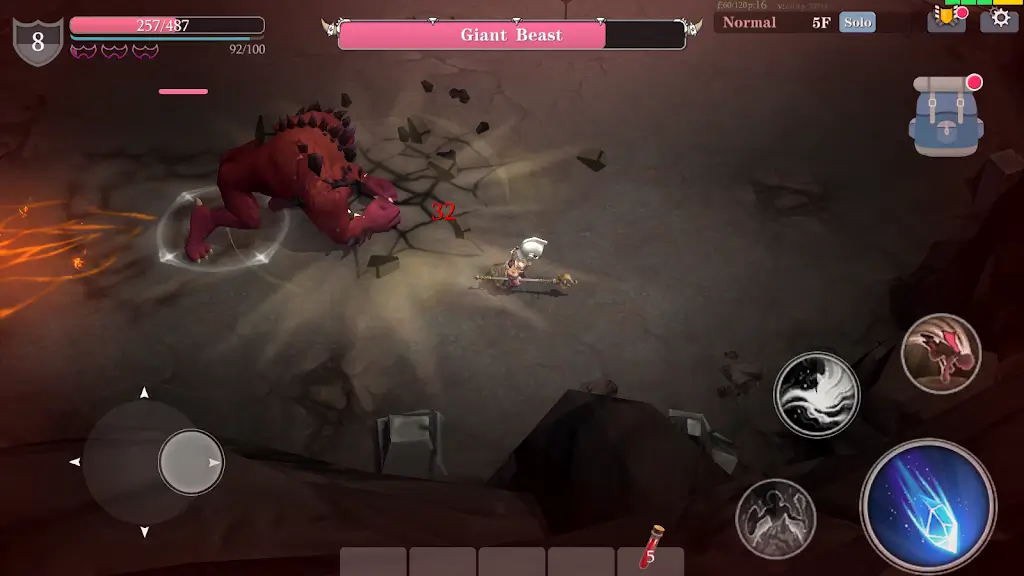Open the blue backpack inventory

946,116
